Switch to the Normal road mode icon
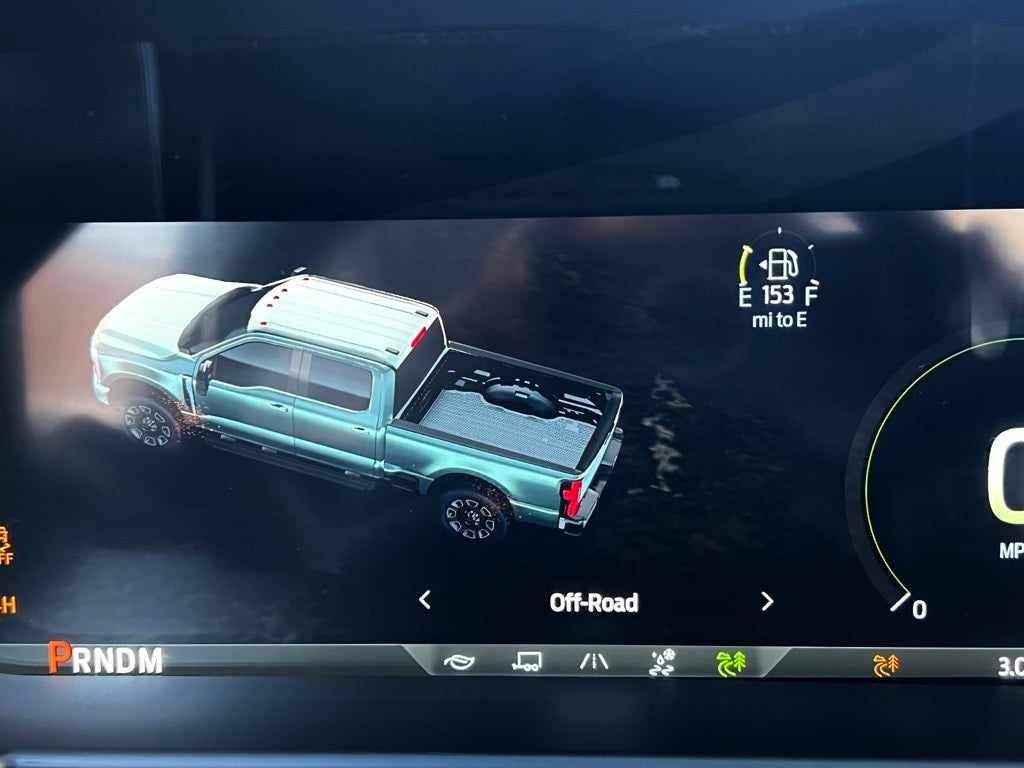The height and width of the screenshot is (768, 1024). point(594,662)
